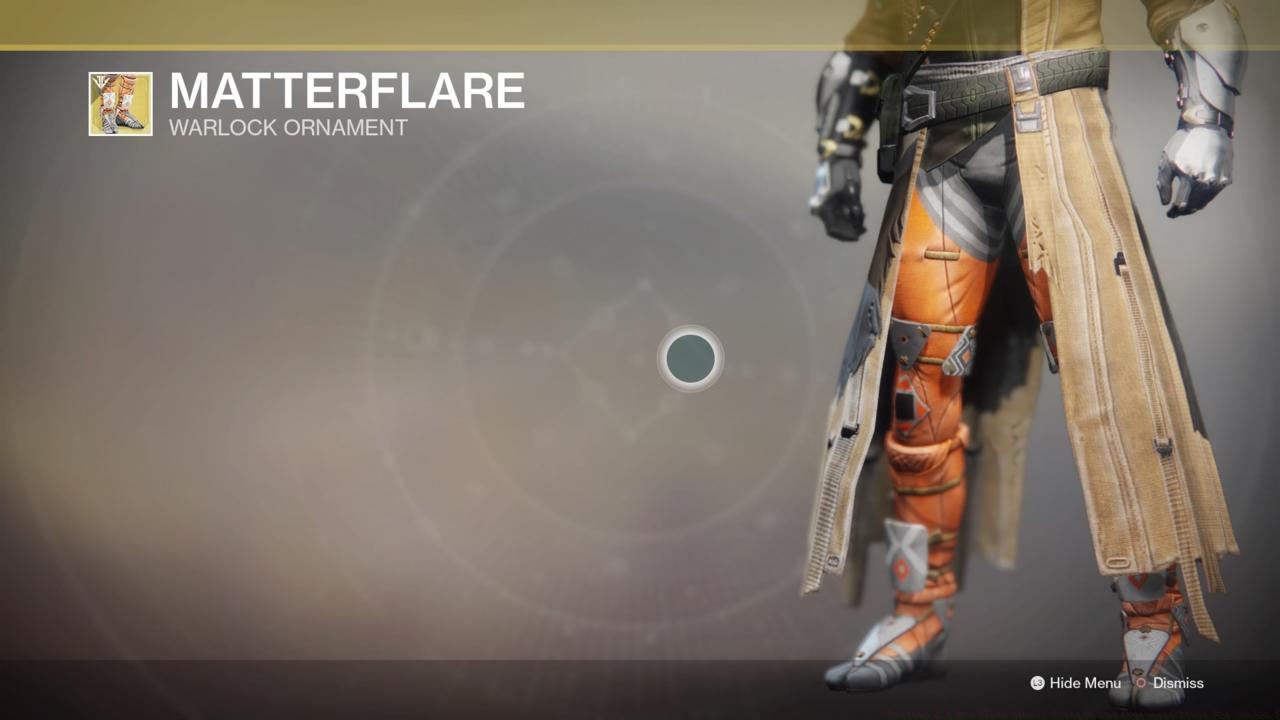This screenshot has height=720, width=1280.
Task: Click the circle button icon beside Dismiss
Action: coord(1140,683)
